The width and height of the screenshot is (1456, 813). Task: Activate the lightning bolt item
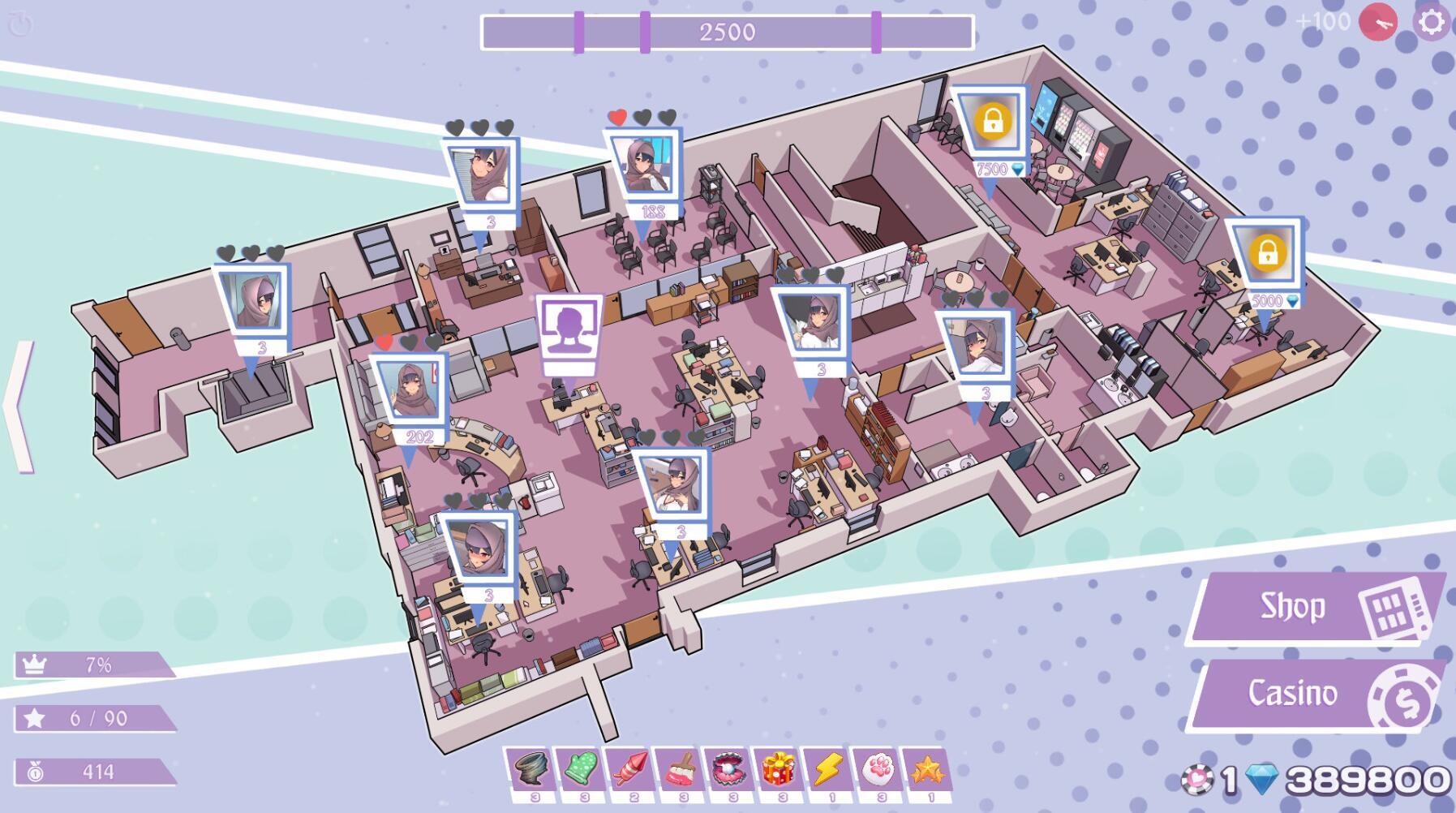pos(827,768)
